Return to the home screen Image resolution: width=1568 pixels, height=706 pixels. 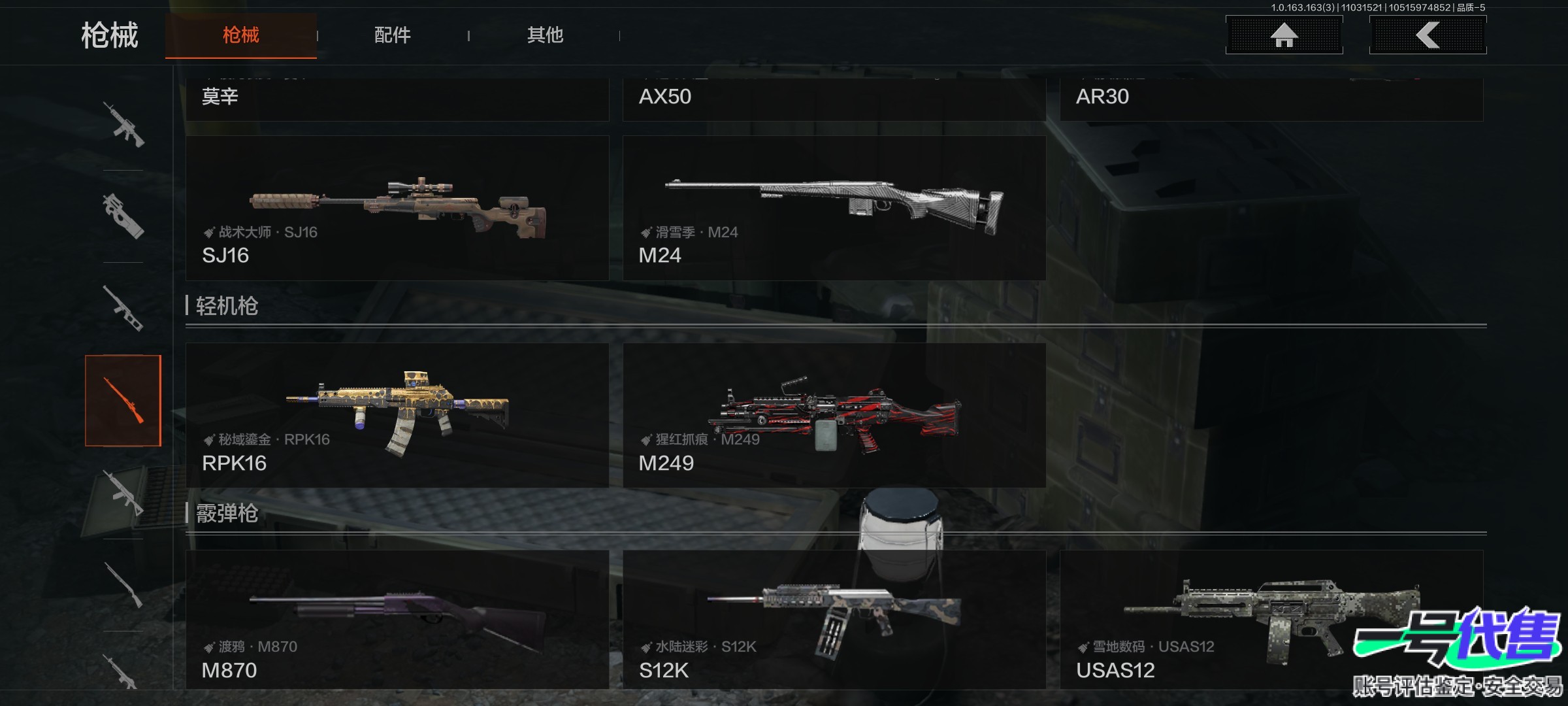click(1284, 35)
